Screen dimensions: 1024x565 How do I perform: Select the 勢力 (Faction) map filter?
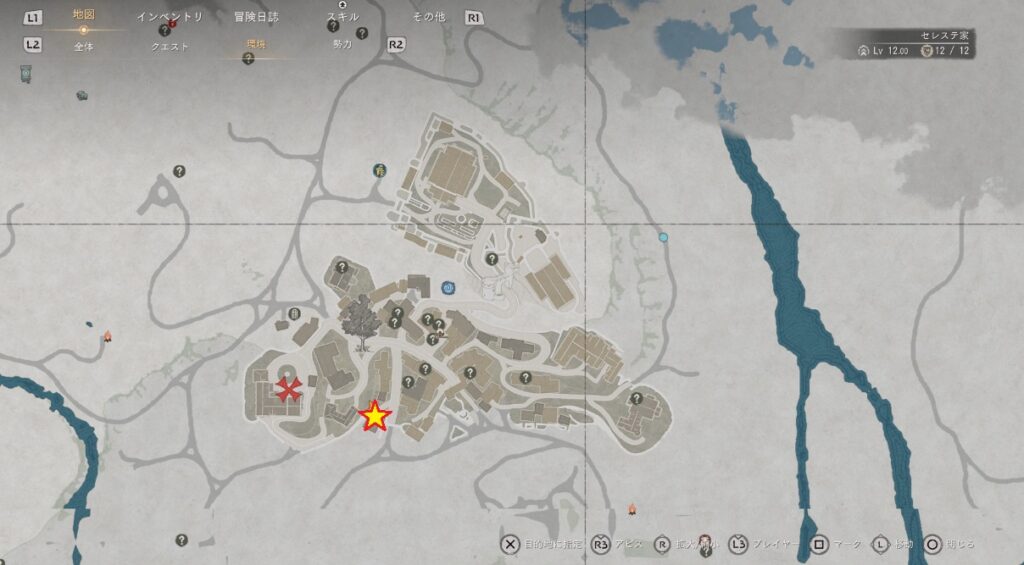[343, 45]
